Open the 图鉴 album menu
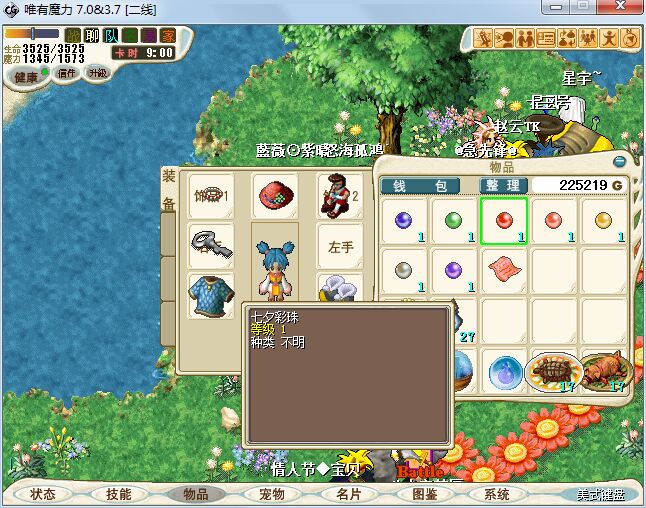This screenshot has height=508, width=646. (424, 494)
